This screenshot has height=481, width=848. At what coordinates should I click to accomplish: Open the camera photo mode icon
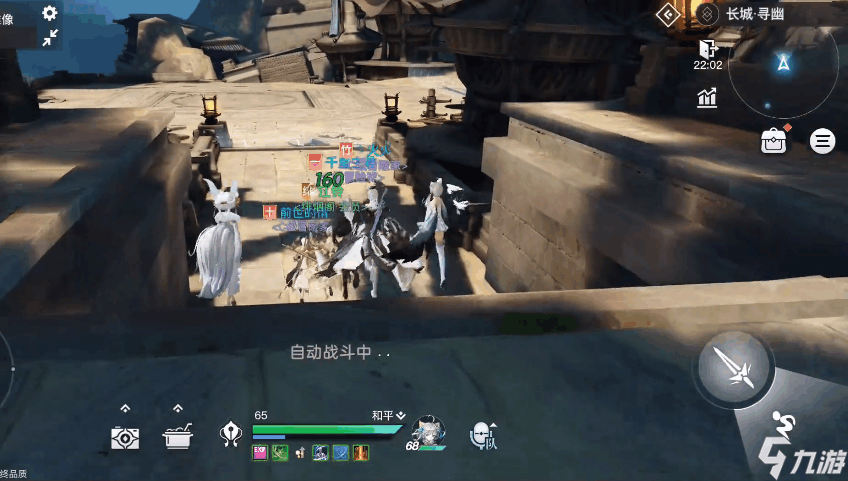(125, 437)
